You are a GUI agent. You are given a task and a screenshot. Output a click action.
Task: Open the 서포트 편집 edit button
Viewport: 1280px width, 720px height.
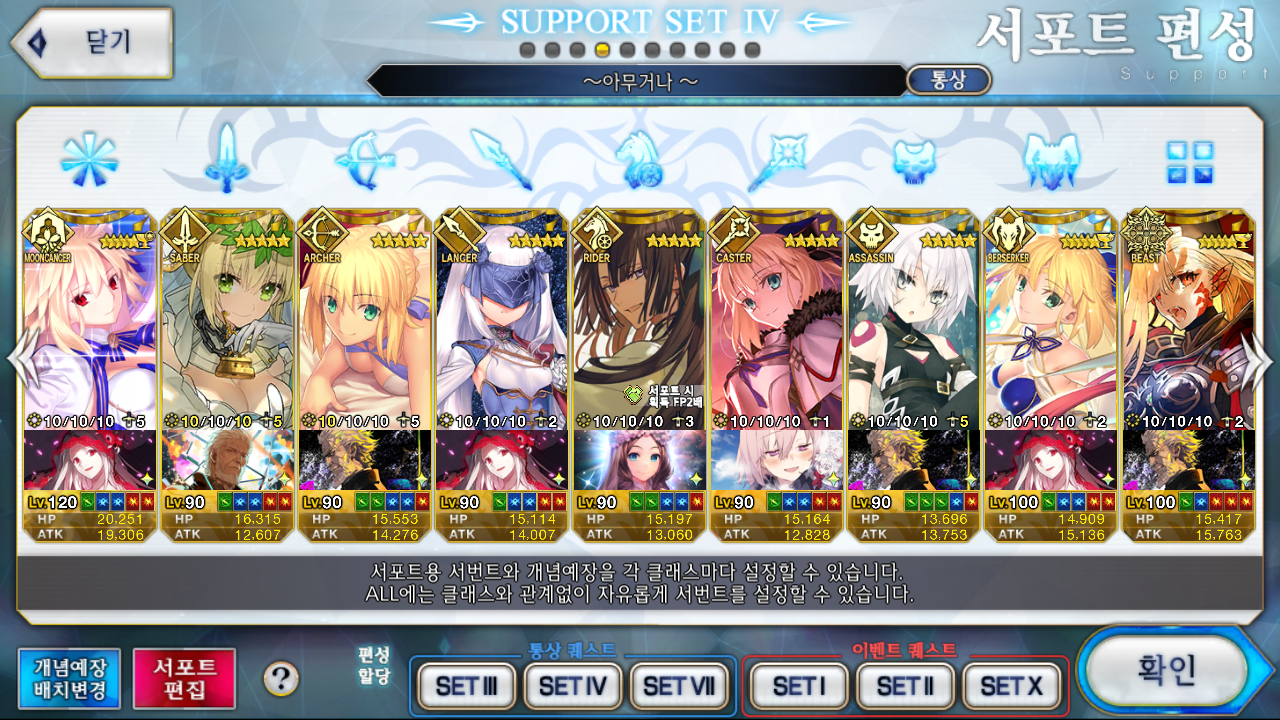coord(185,679)
